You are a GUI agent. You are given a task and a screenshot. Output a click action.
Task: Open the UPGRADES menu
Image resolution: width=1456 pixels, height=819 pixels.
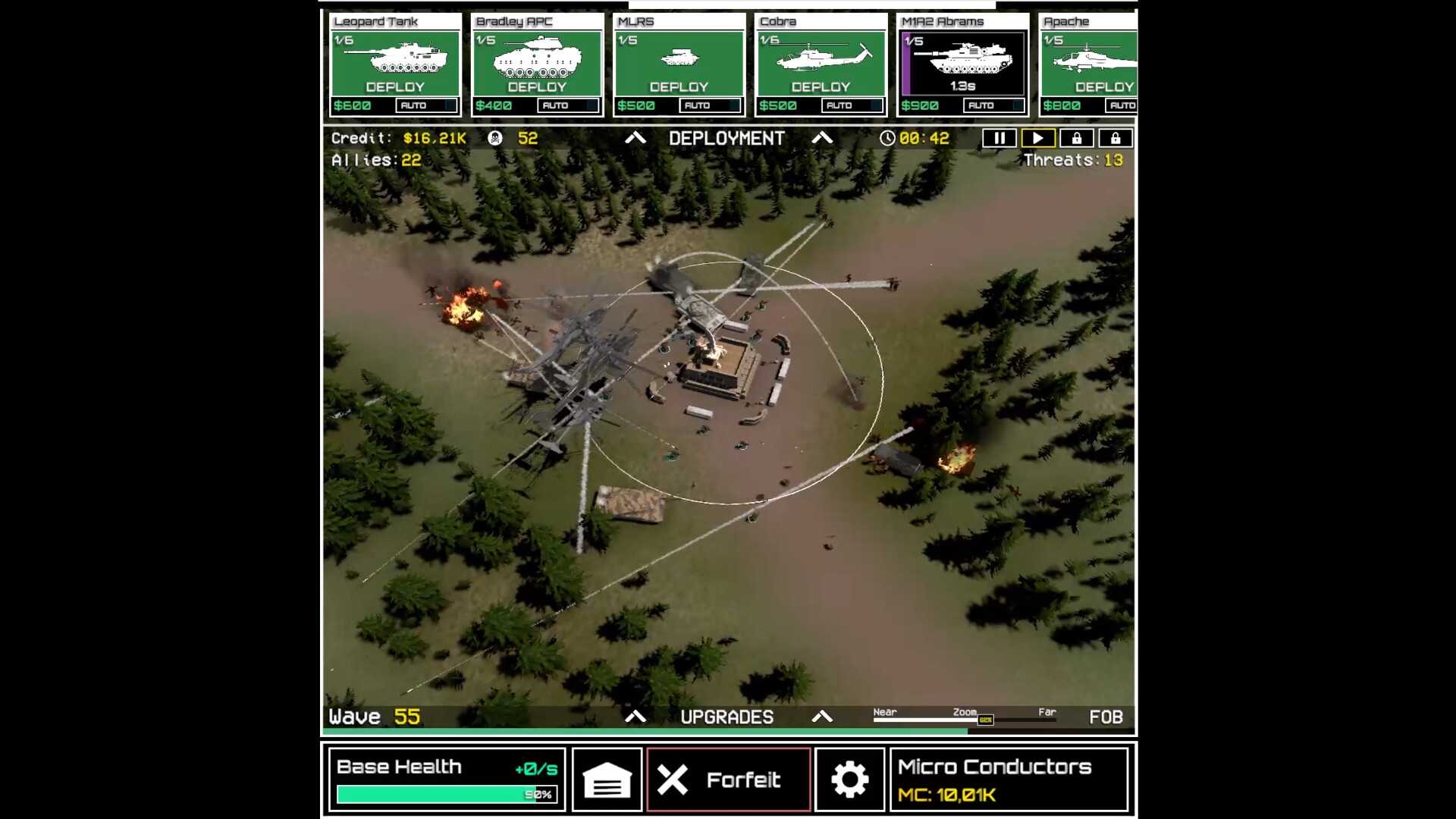(x=727, y=716)
